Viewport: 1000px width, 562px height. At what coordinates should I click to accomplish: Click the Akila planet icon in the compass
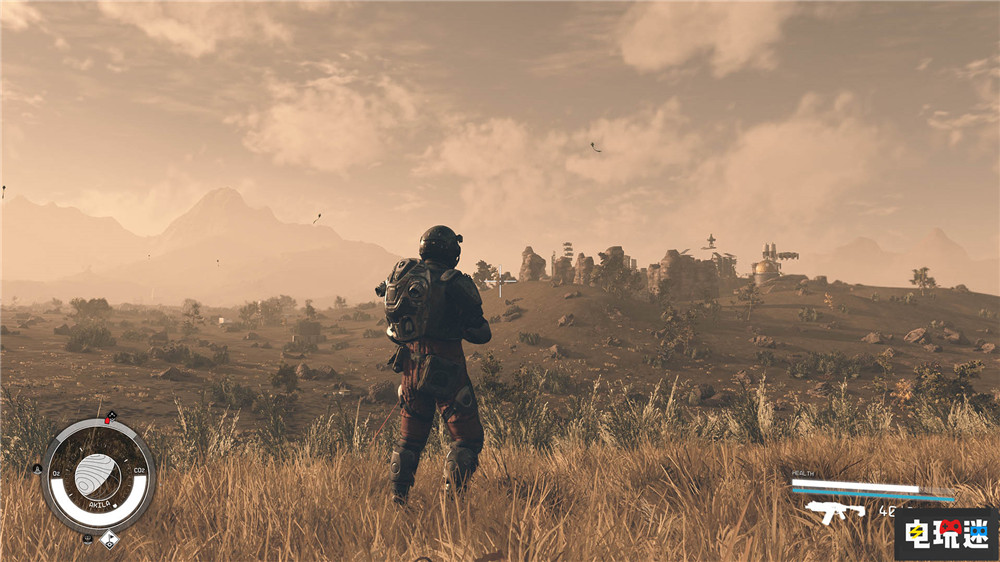click(97, 473)
